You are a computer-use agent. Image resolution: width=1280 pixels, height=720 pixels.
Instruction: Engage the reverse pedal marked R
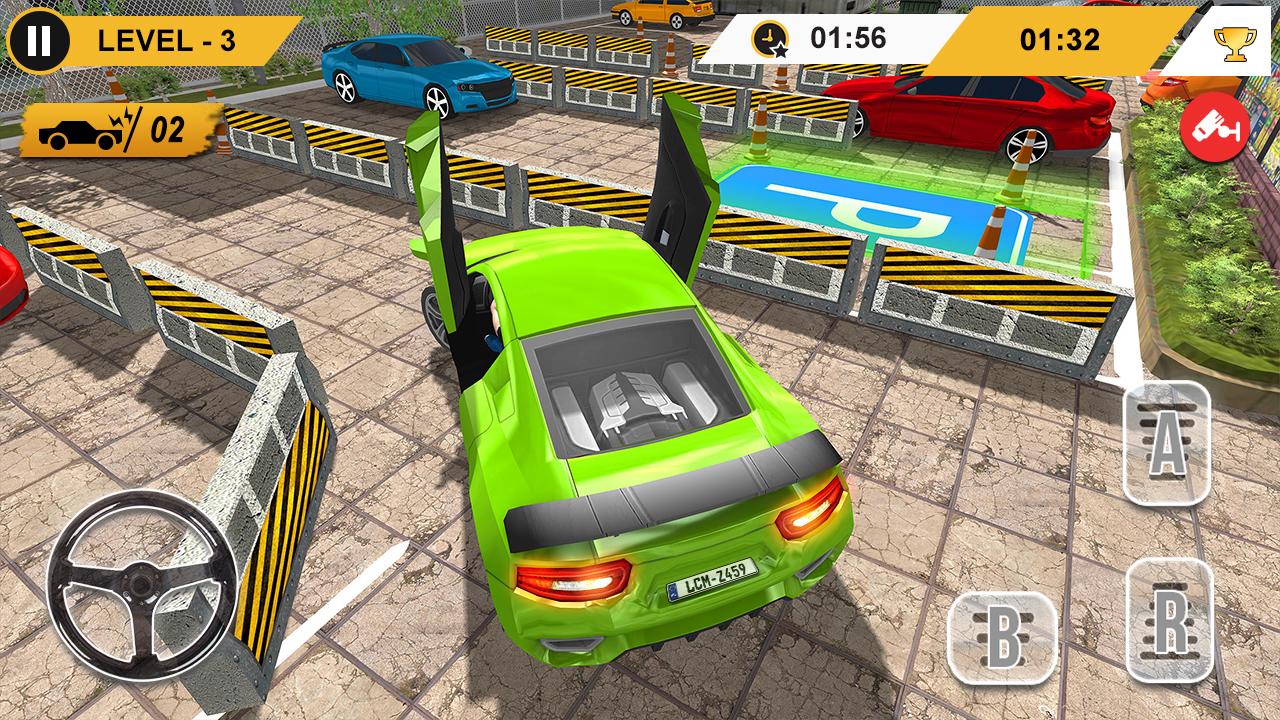pyautogui.click(x=1168, y=620)
